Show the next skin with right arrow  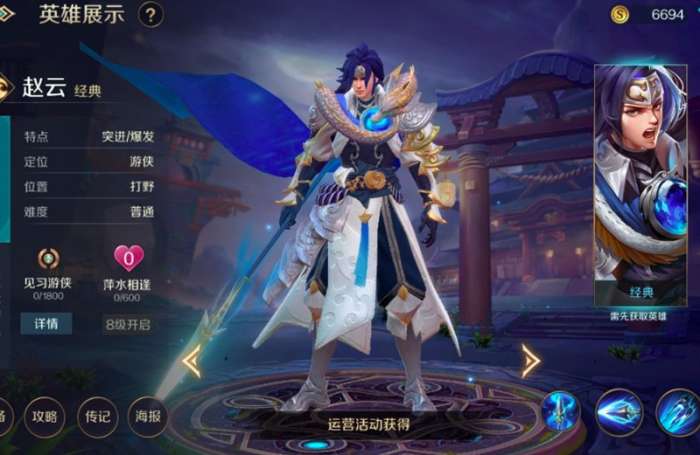tap(530, 361)
